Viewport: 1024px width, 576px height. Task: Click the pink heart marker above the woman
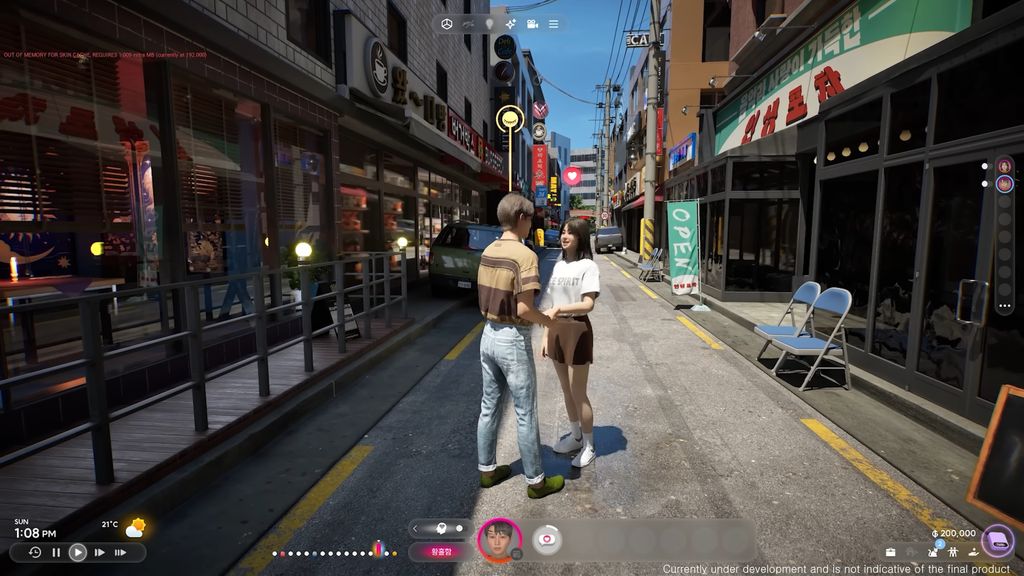572,175
